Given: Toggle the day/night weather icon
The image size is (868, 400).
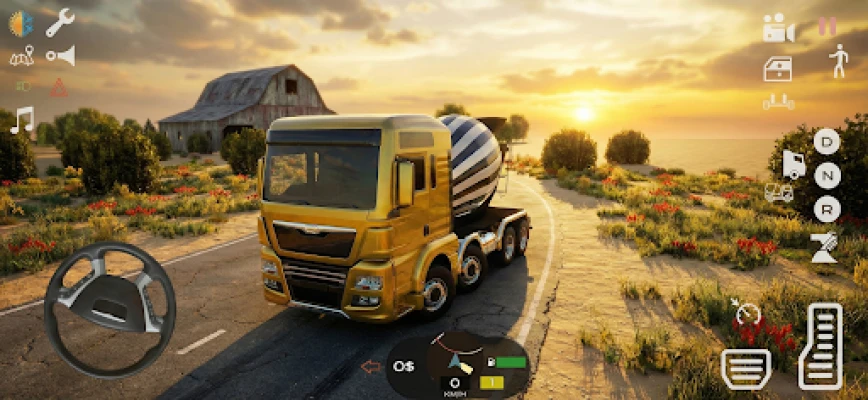Looking at the screenshot, I should (20, 23).
